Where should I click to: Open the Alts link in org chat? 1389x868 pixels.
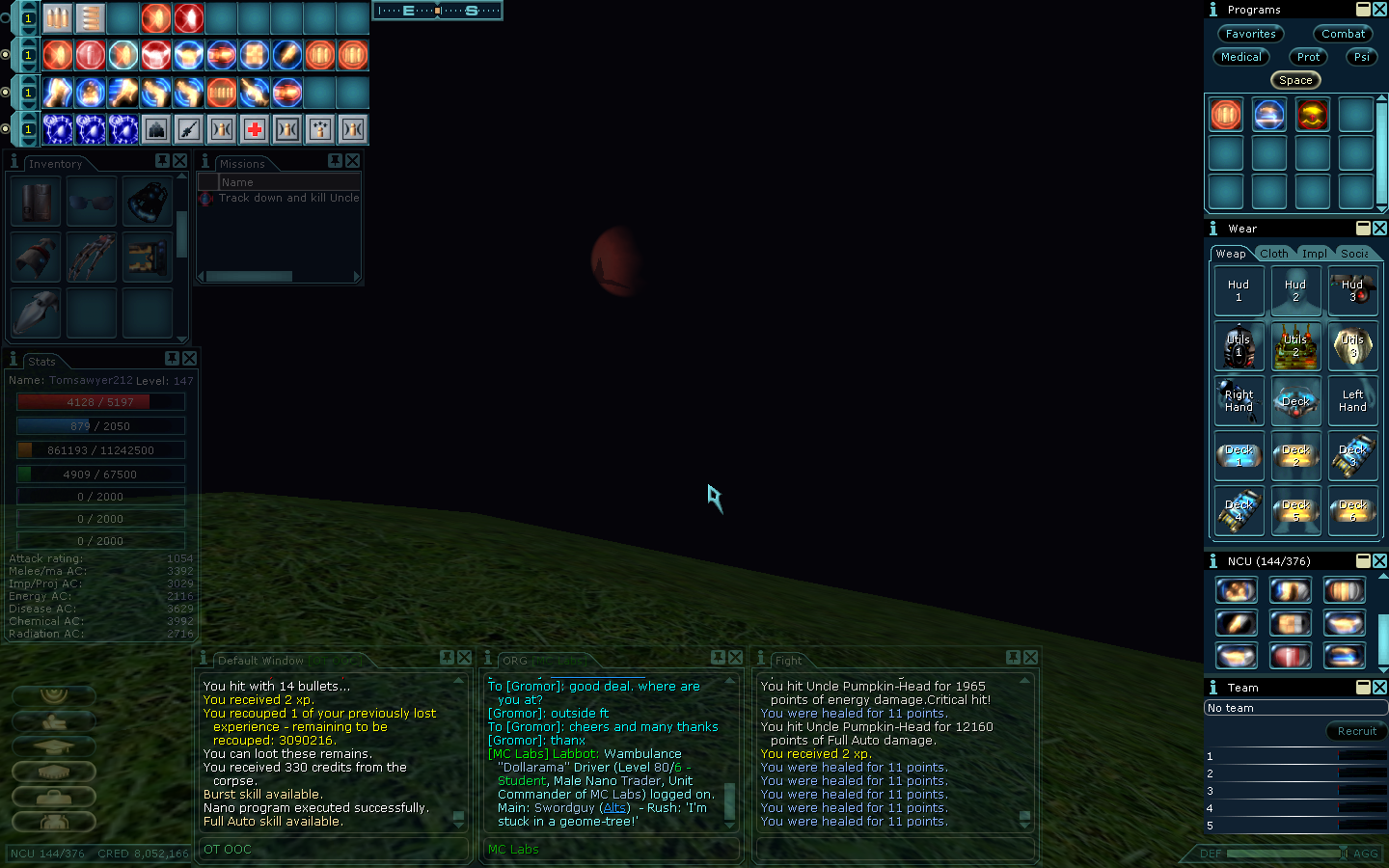[614, 808]
